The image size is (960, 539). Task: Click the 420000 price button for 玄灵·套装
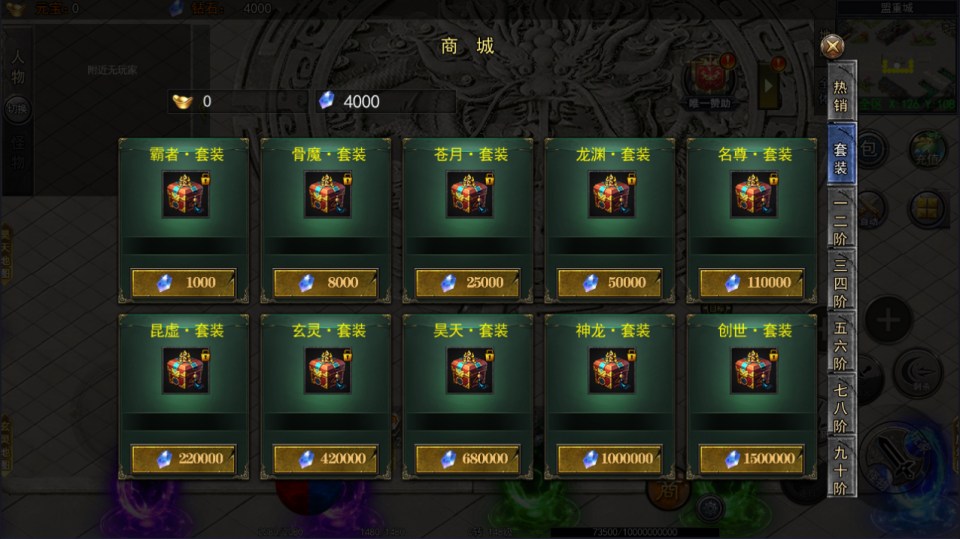tap(326, 459)
